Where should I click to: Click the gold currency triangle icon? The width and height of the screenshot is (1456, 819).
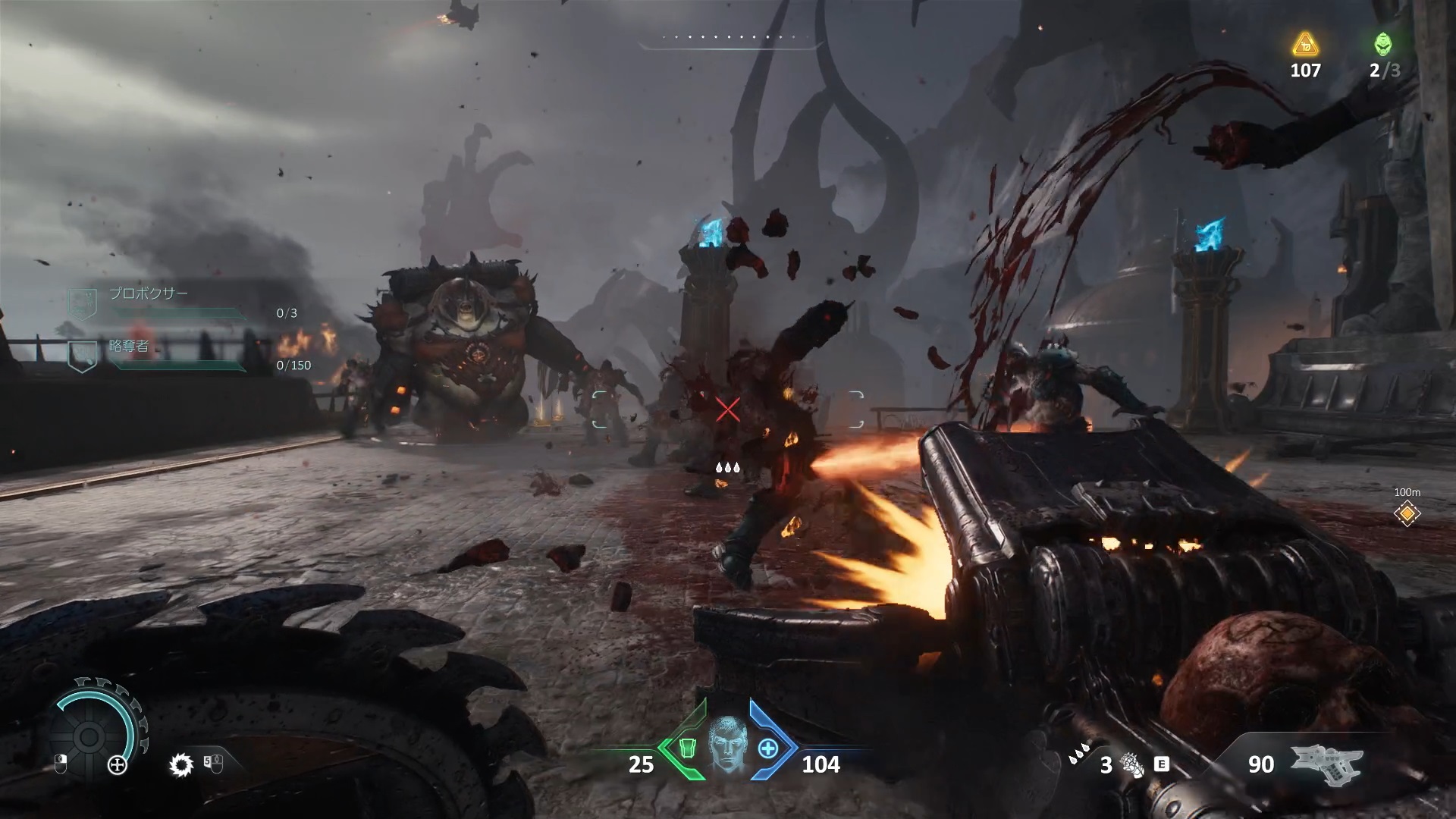[1305, 45]
